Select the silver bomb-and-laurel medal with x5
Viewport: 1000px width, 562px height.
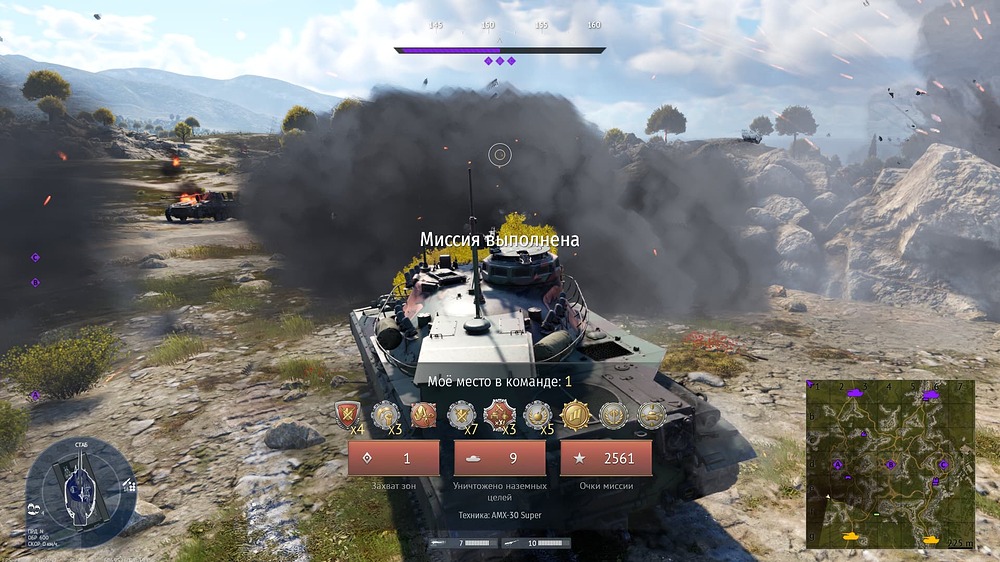[x=538, y=414]
